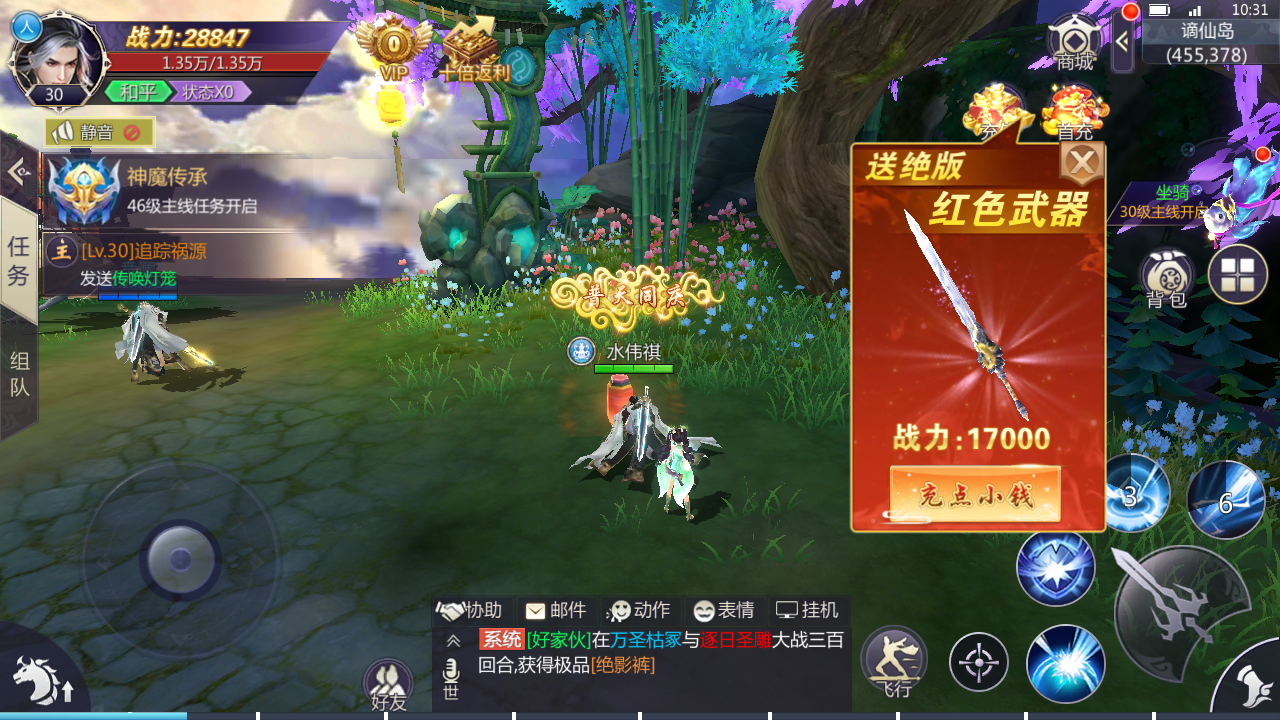Tap the 充点小钱 recharge button
The width and height of the screenshot is (1280, 720).
click(975, 493)
